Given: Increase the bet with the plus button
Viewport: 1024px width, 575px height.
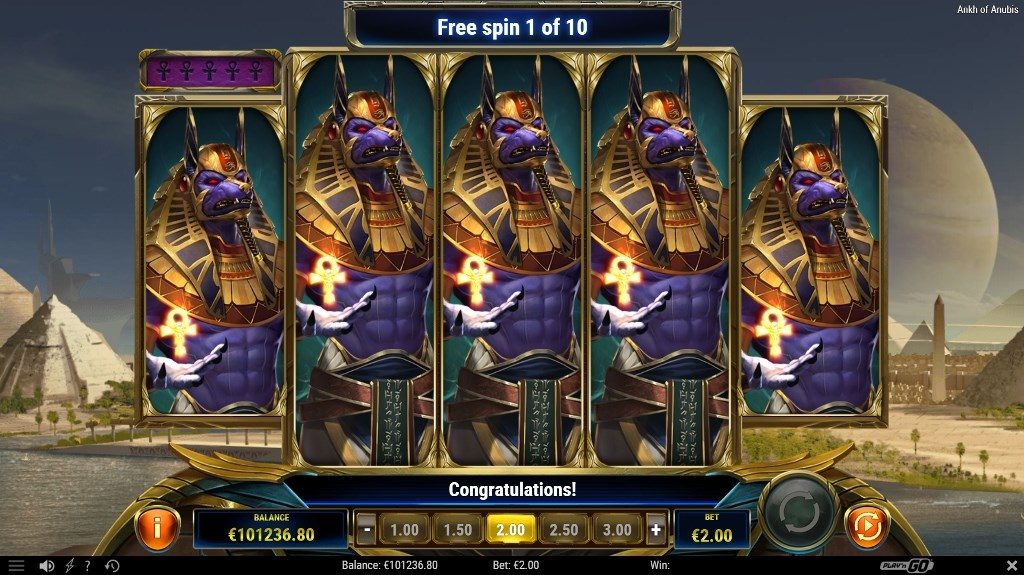Looking at the screenshot, I should (x=656, y=530).
